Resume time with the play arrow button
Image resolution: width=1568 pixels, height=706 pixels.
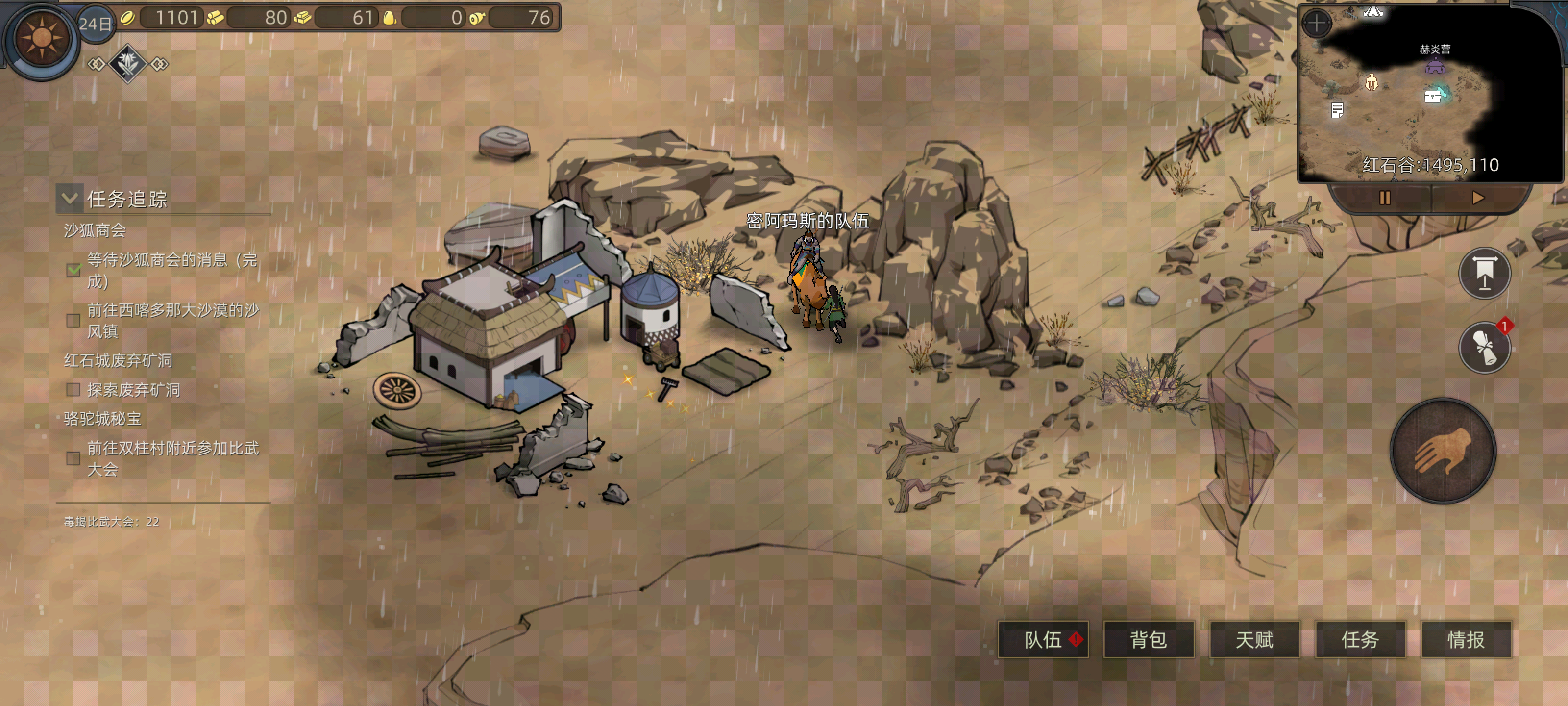1478,198
